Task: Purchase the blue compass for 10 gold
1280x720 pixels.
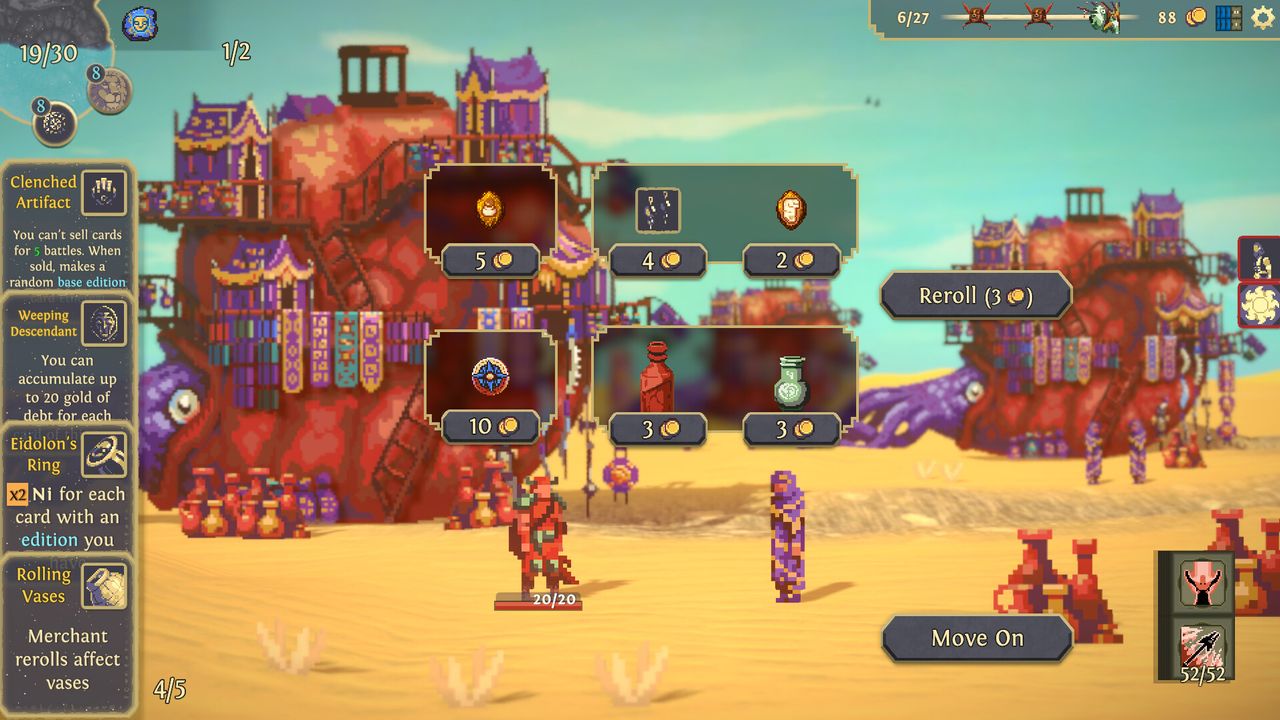Action: (490, 377)
